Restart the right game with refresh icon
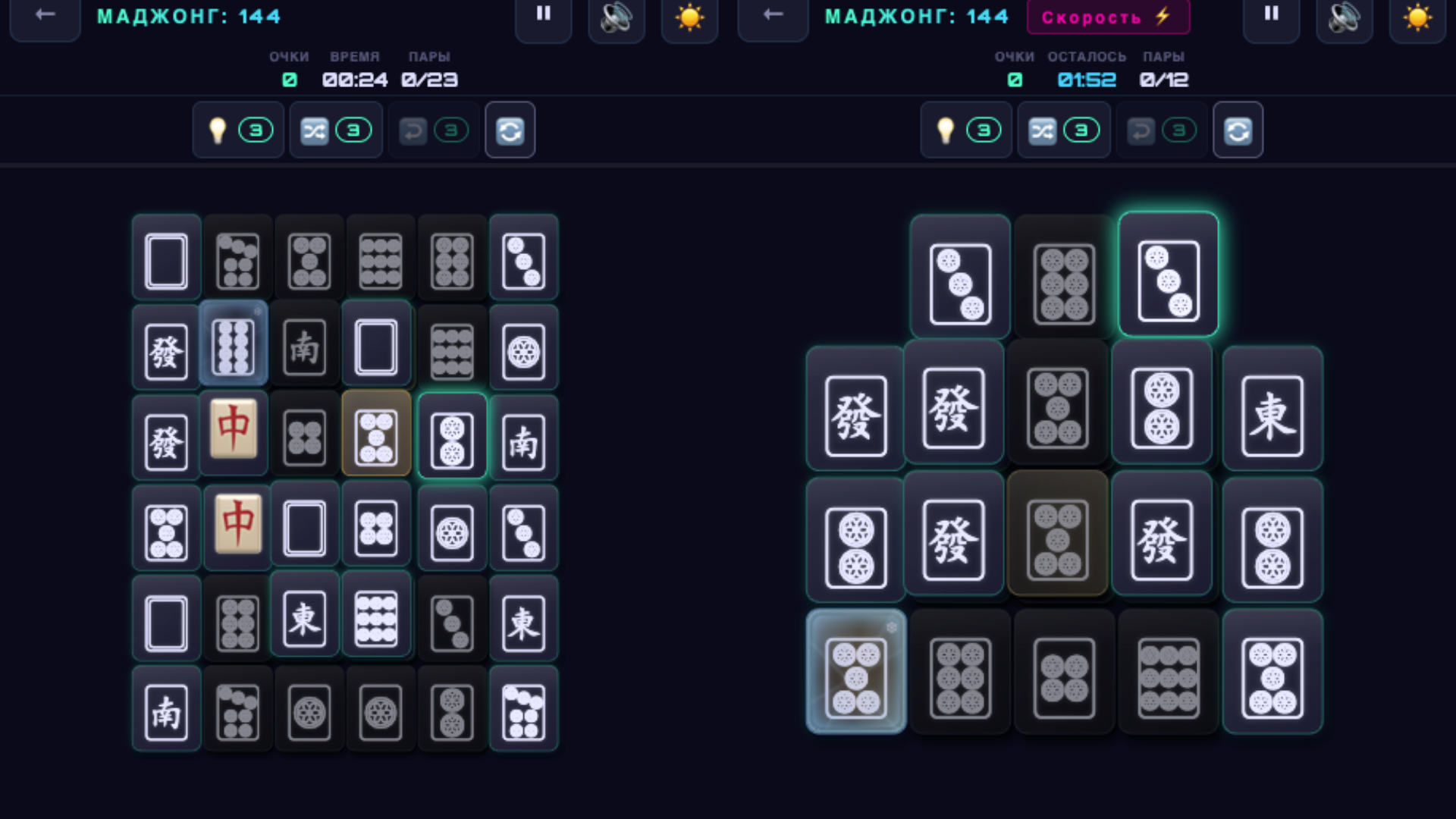 (x=1238, y=130)
